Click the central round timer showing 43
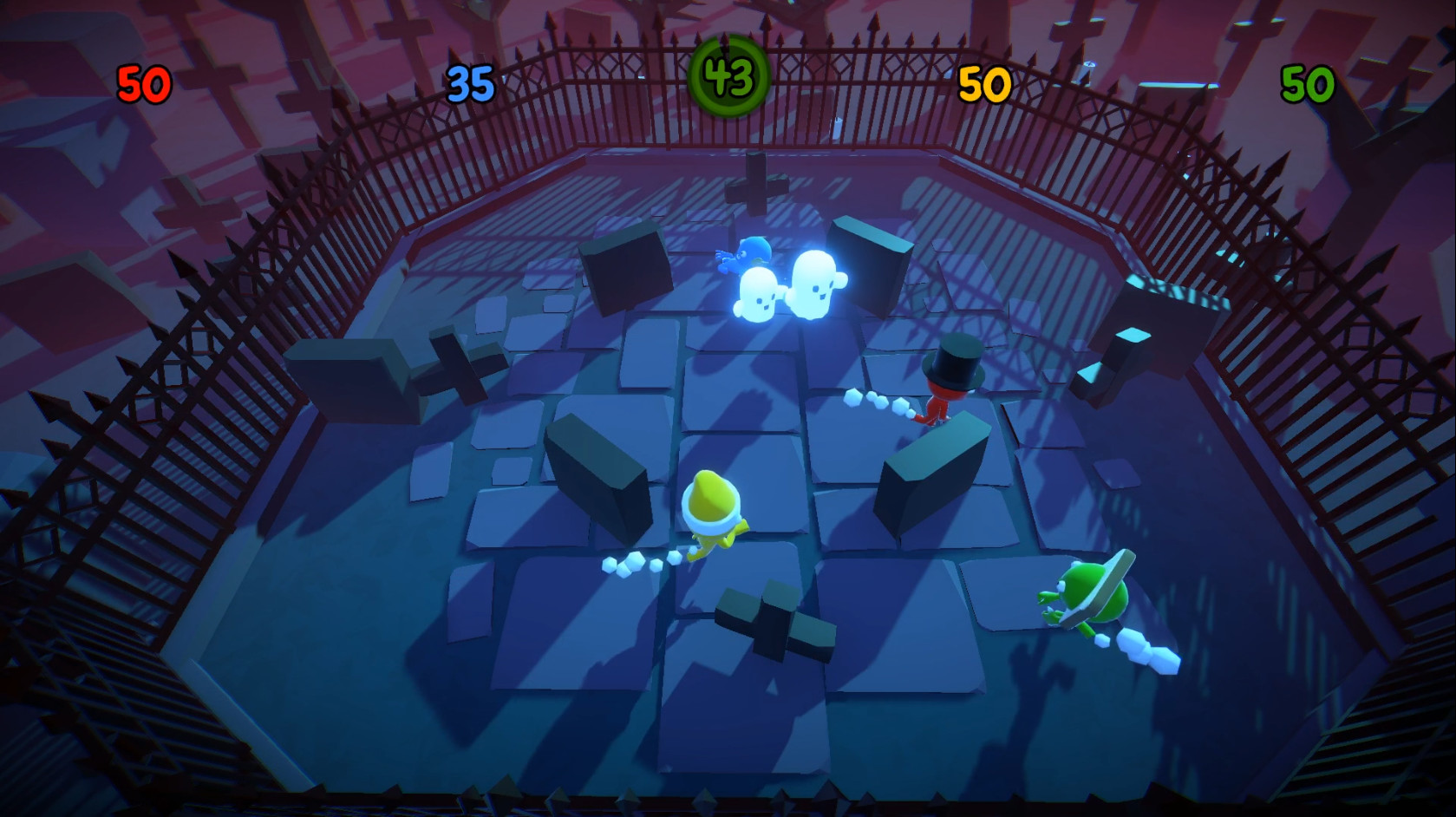Image resolution: width=1456 pixels, height=817 pixels. coord(728,75)
